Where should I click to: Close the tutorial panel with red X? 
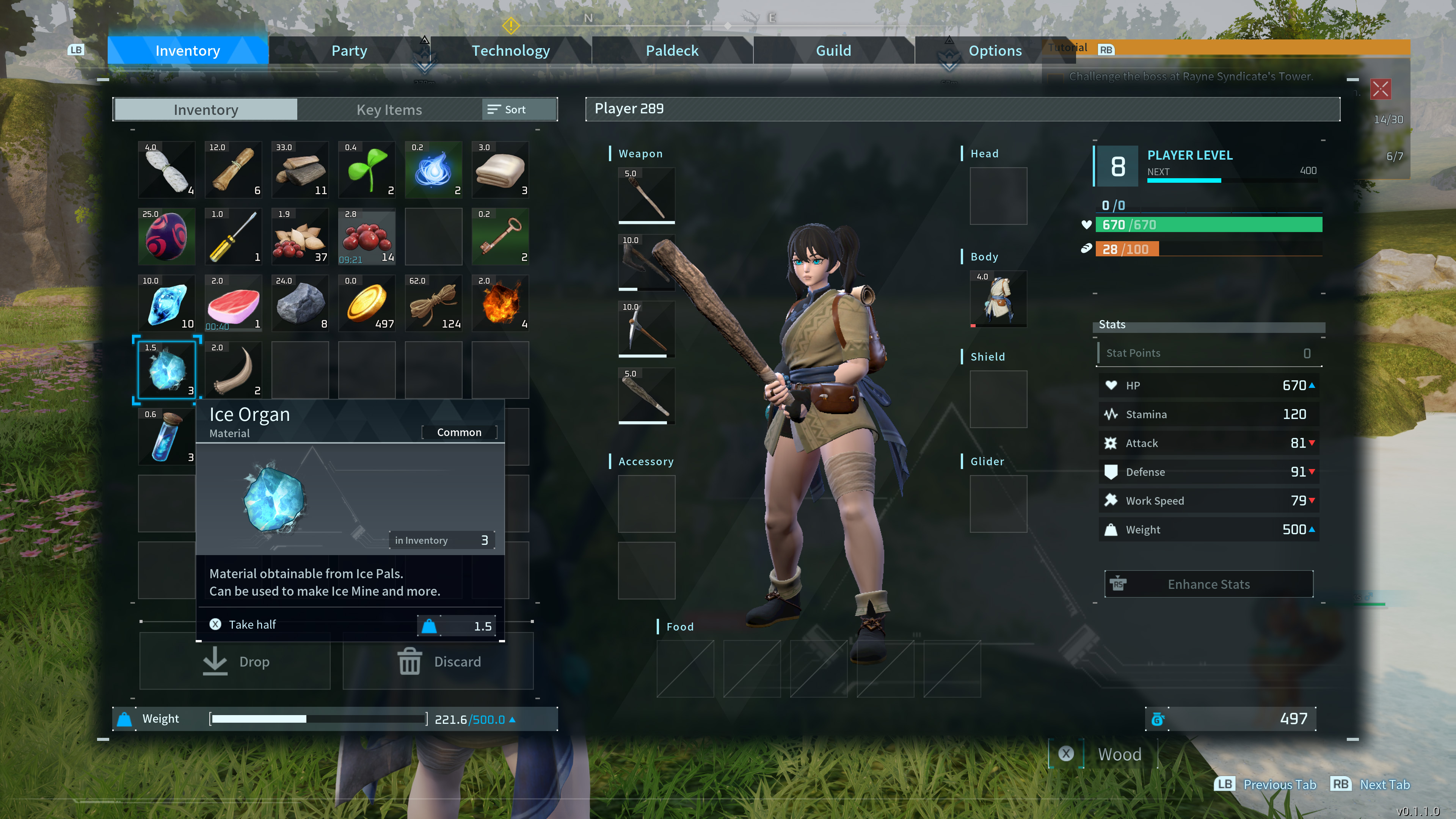(1380, 89)
